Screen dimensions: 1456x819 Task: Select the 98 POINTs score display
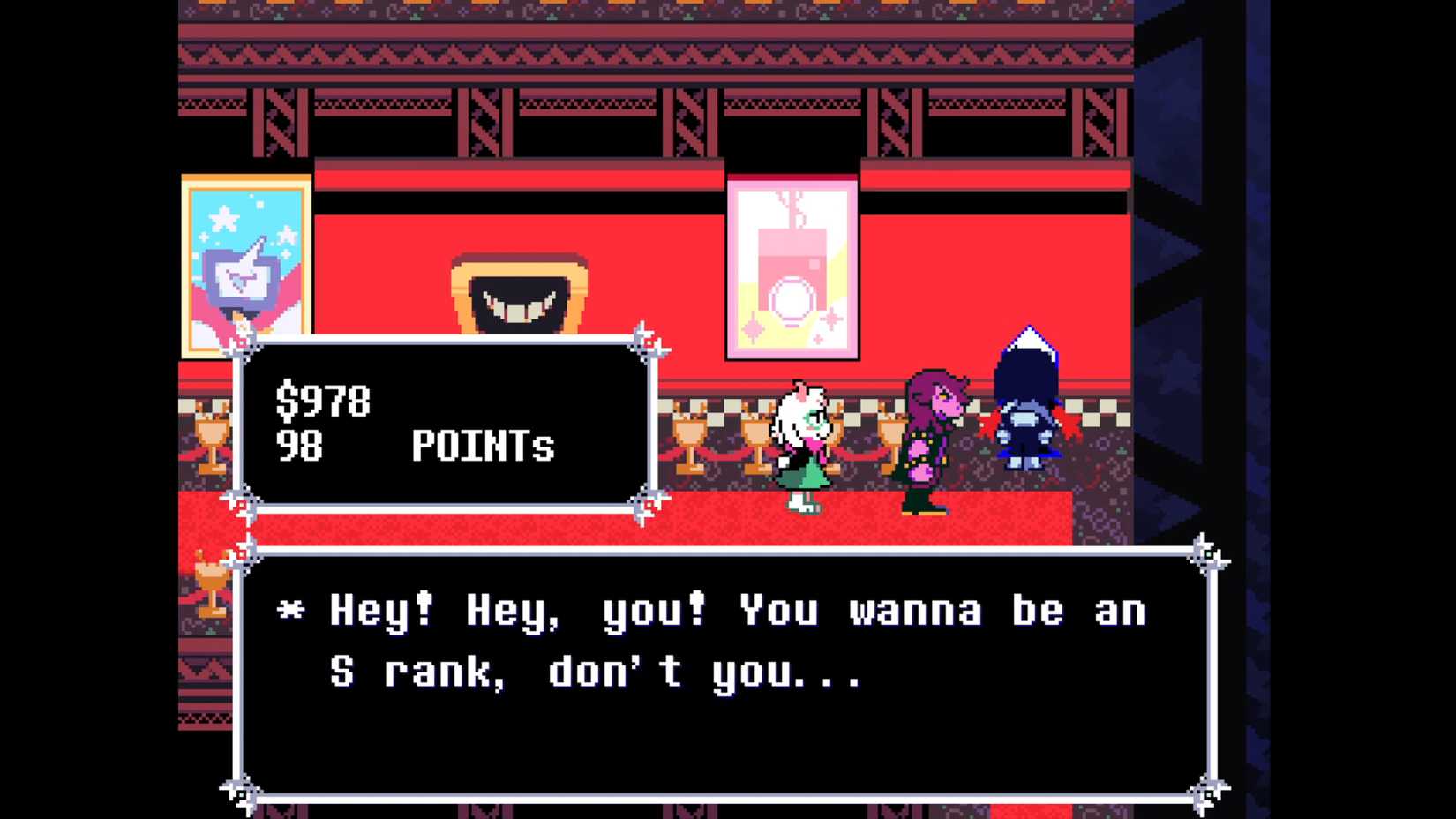415,447
